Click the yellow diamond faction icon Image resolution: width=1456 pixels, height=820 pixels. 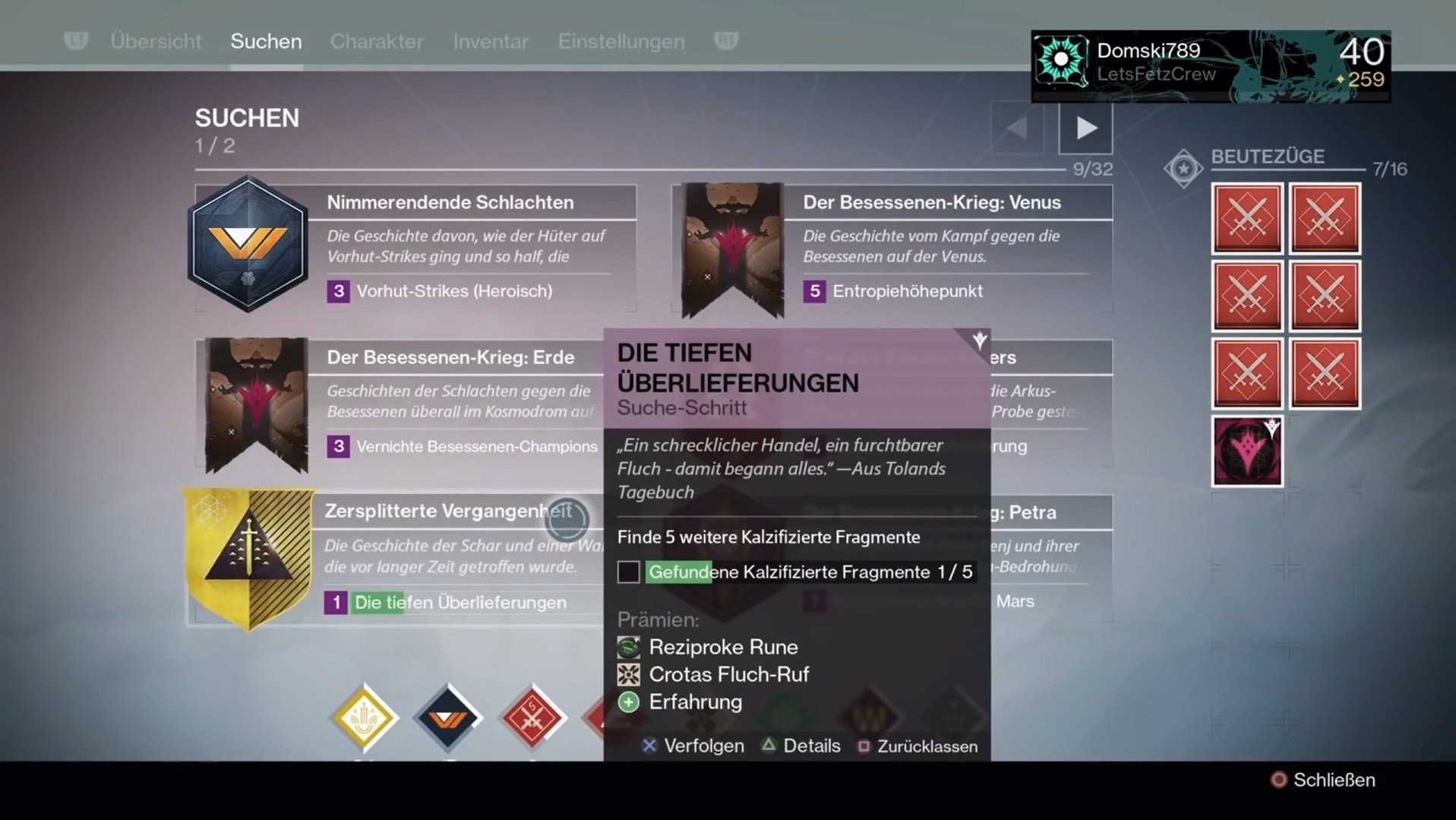coord(364,717)
